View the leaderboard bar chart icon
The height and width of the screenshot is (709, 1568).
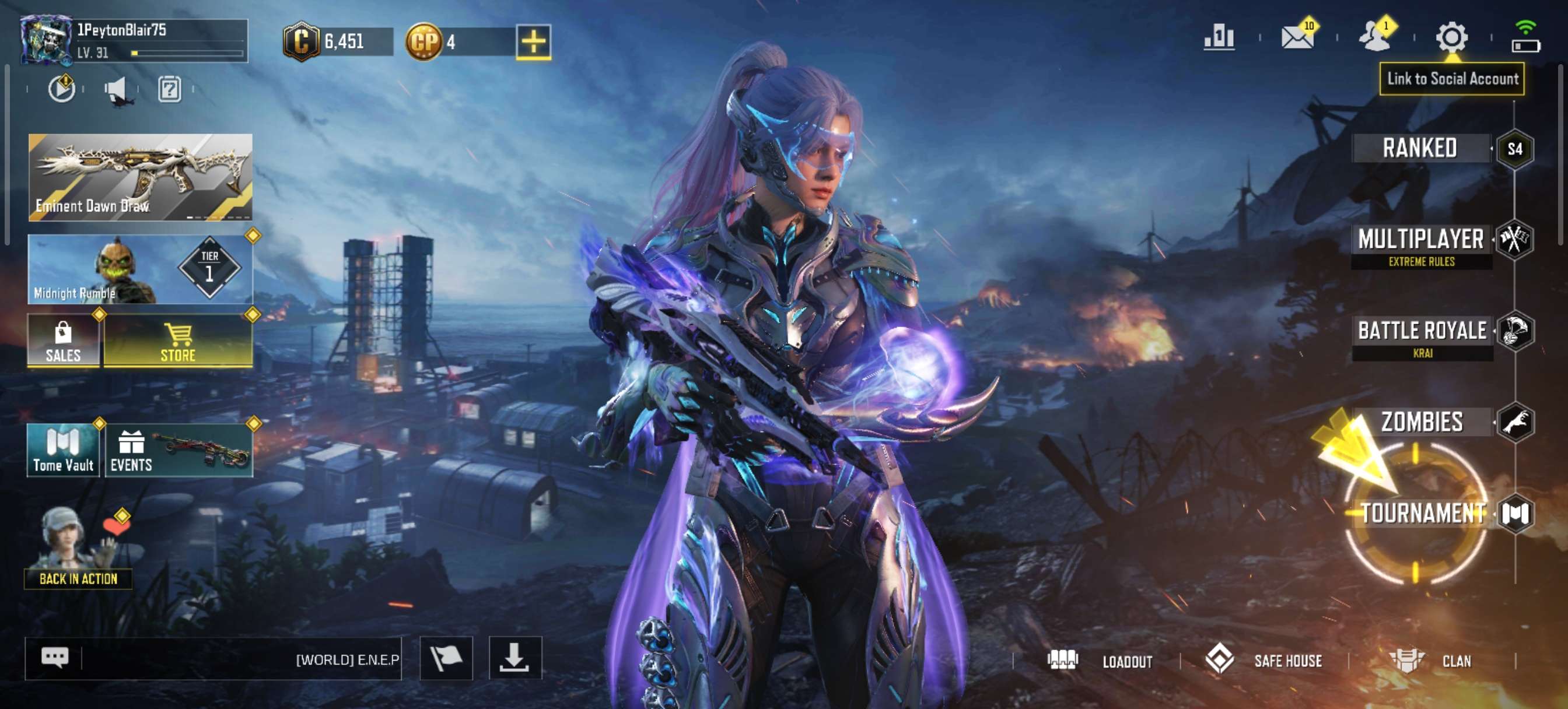[x=1219, y=38]
